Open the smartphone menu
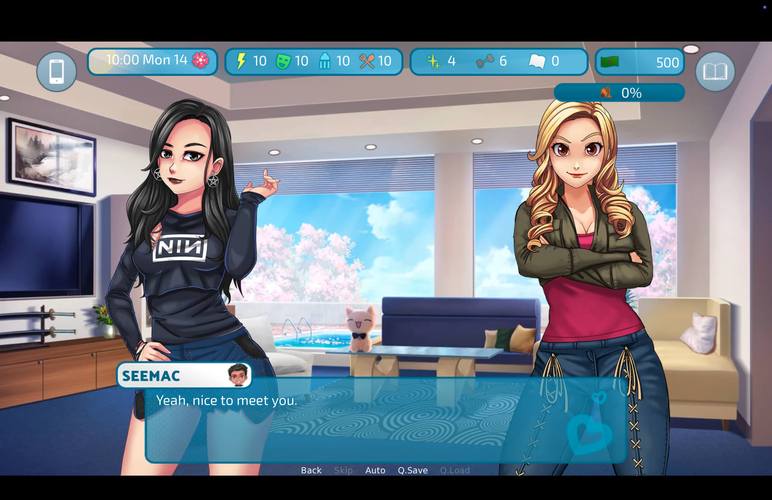The width and height of the screenshot is (772, 500). pos(57,72)
